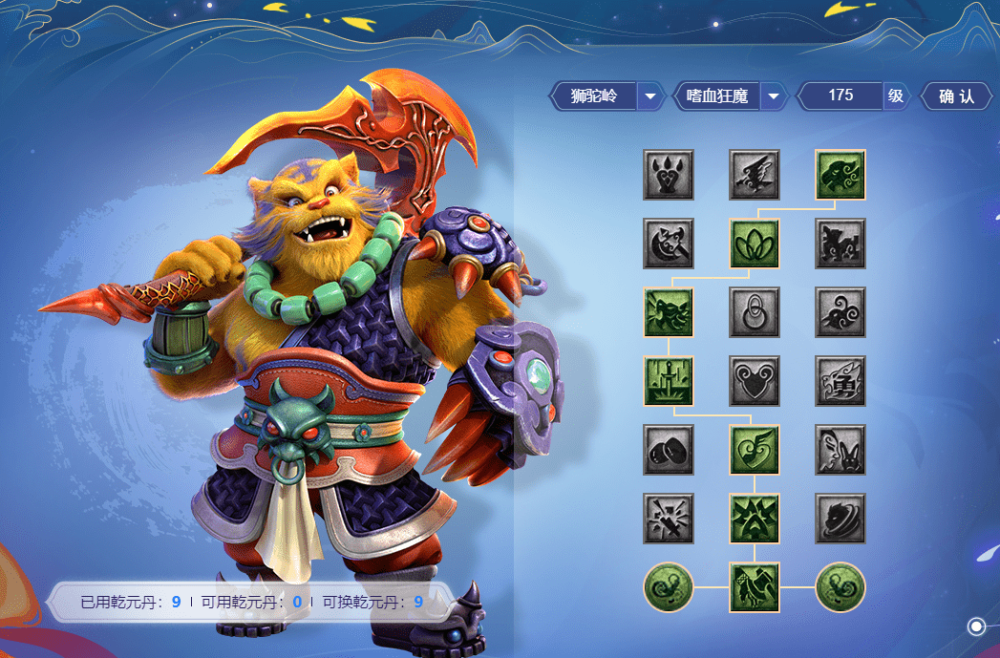Choose the grey heart-shaped swirl skill
The width and height of the screenshot is (1000, 658).
[x=754, y=381]
